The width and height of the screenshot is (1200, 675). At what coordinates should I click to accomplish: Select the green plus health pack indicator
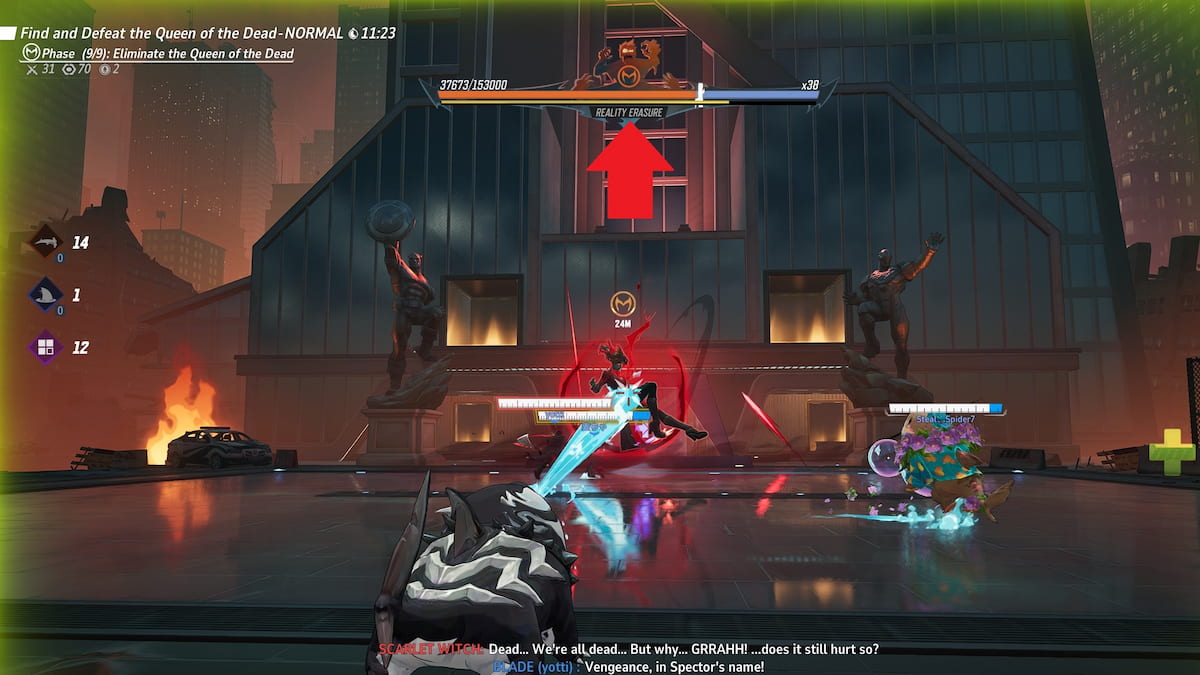1171,452
